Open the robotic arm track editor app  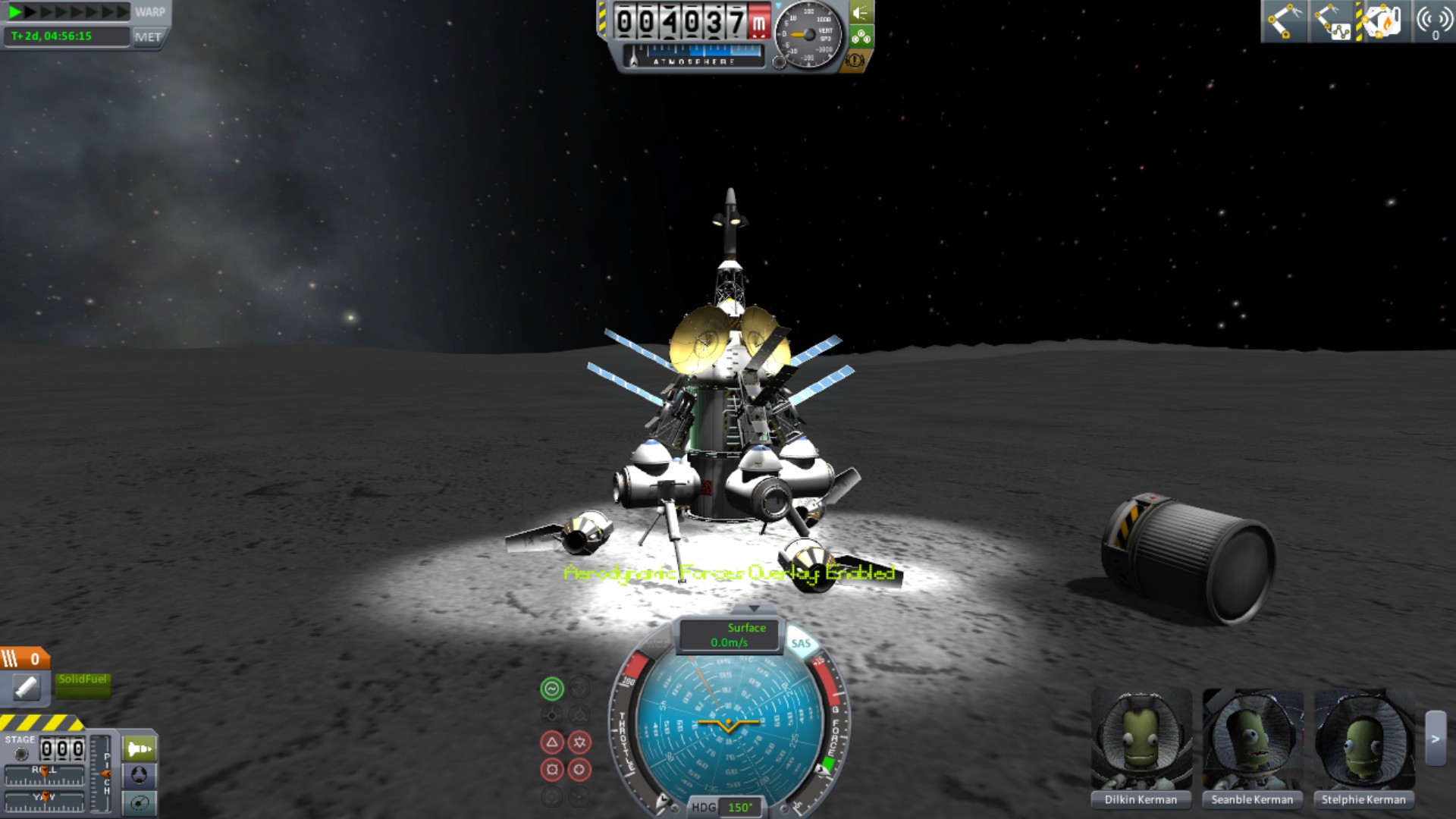pyautogui.click(x=1332, y=20)
